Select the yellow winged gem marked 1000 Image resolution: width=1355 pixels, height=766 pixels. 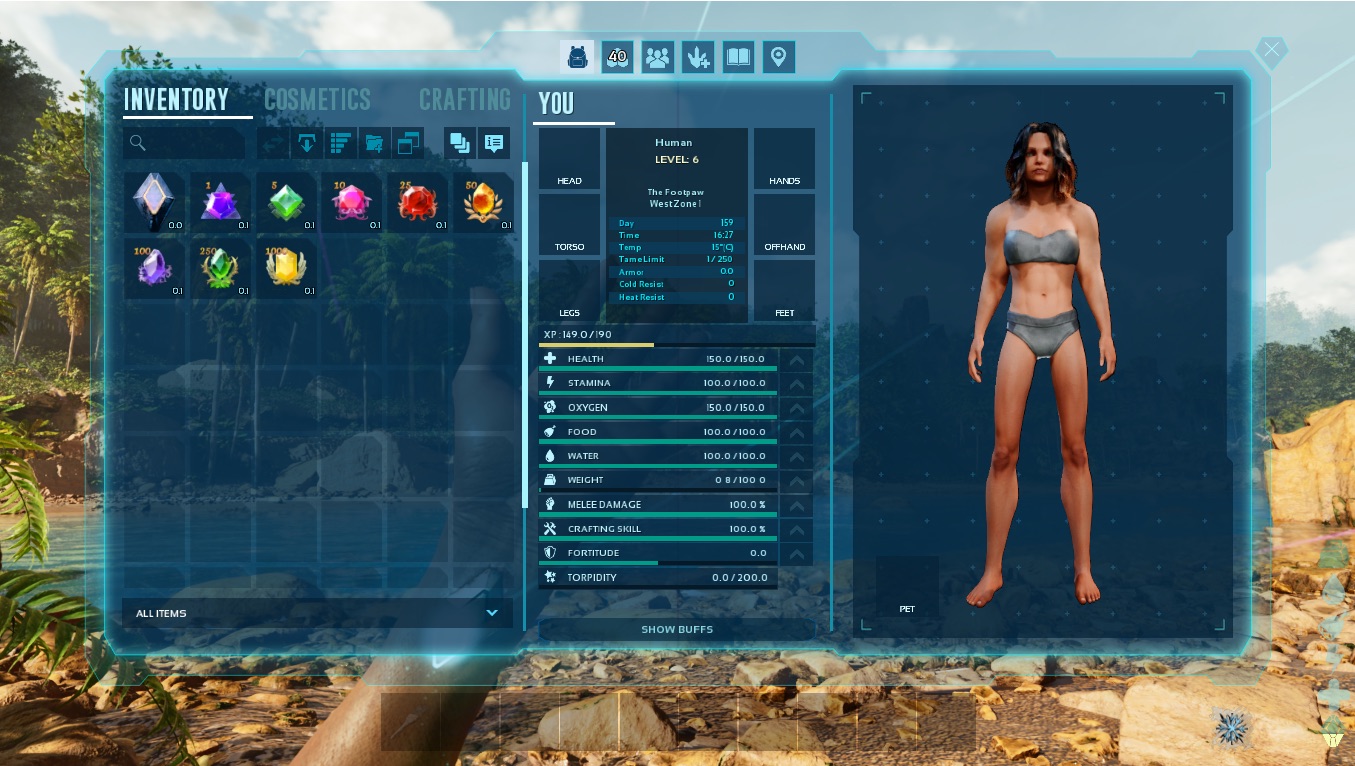[285, 268]
